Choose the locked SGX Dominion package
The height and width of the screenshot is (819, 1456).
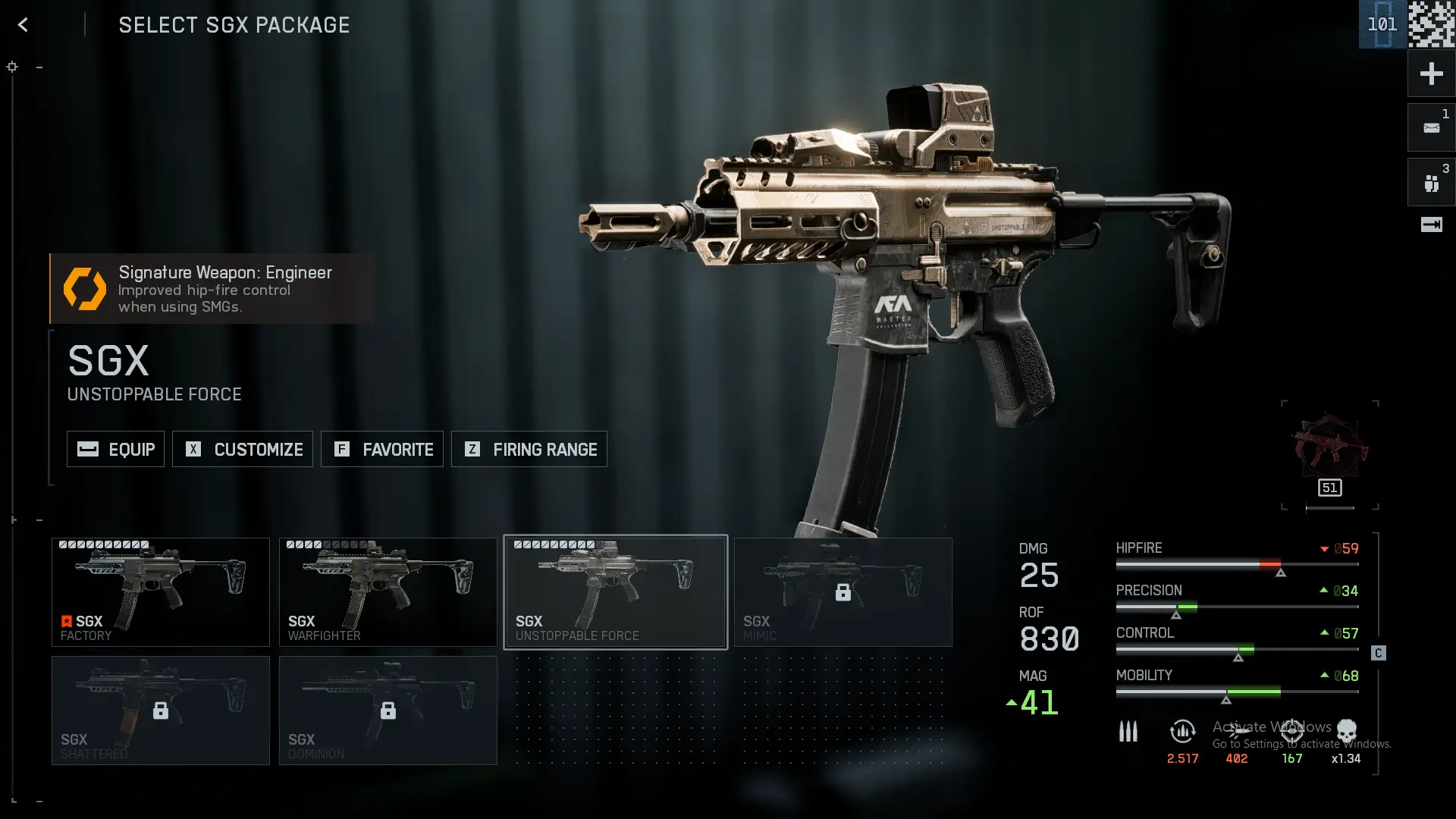[x=388, y=711]
